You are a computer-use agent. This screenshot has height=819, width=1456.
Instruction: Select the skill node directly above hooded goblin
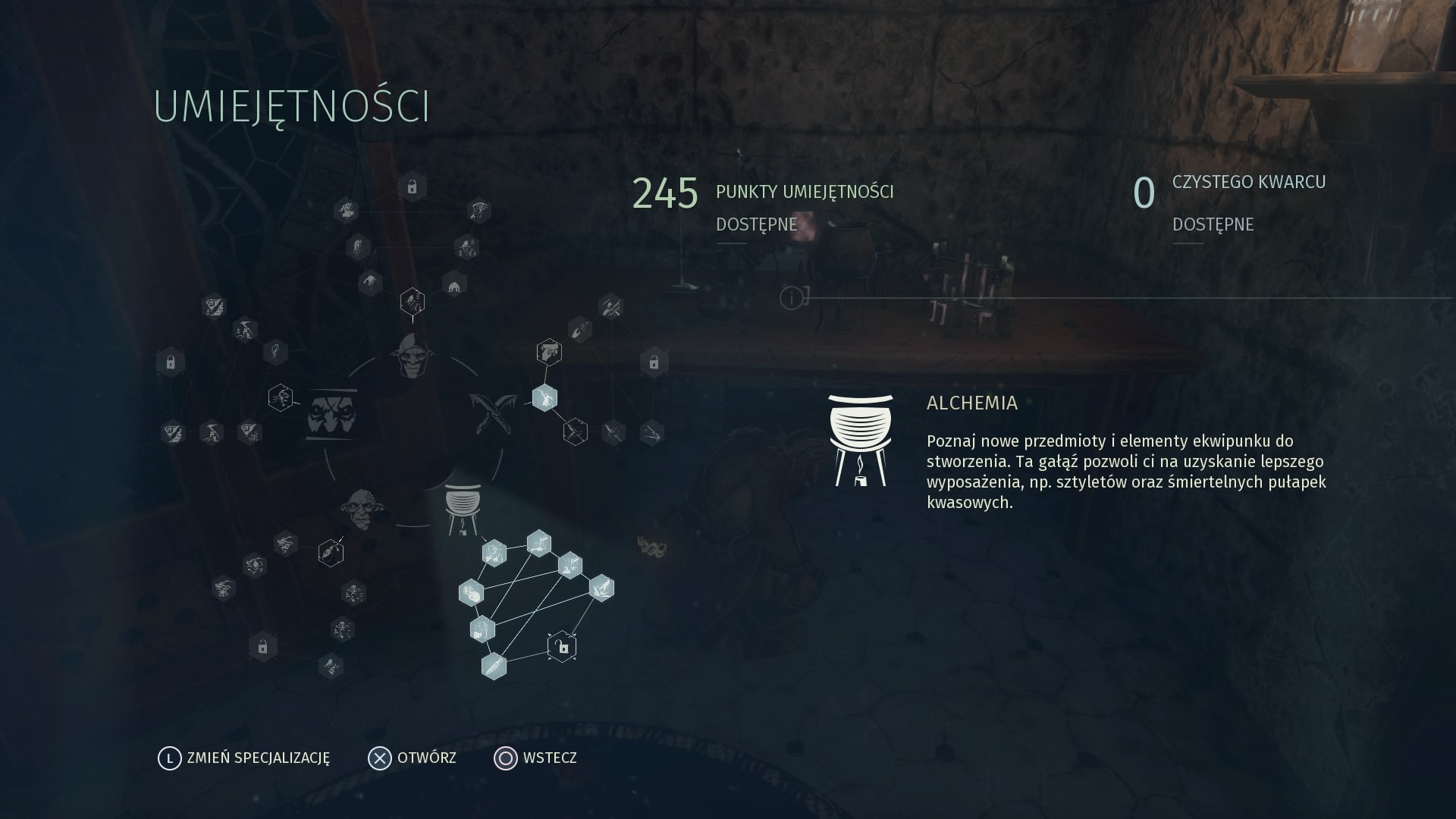point(412,302)
